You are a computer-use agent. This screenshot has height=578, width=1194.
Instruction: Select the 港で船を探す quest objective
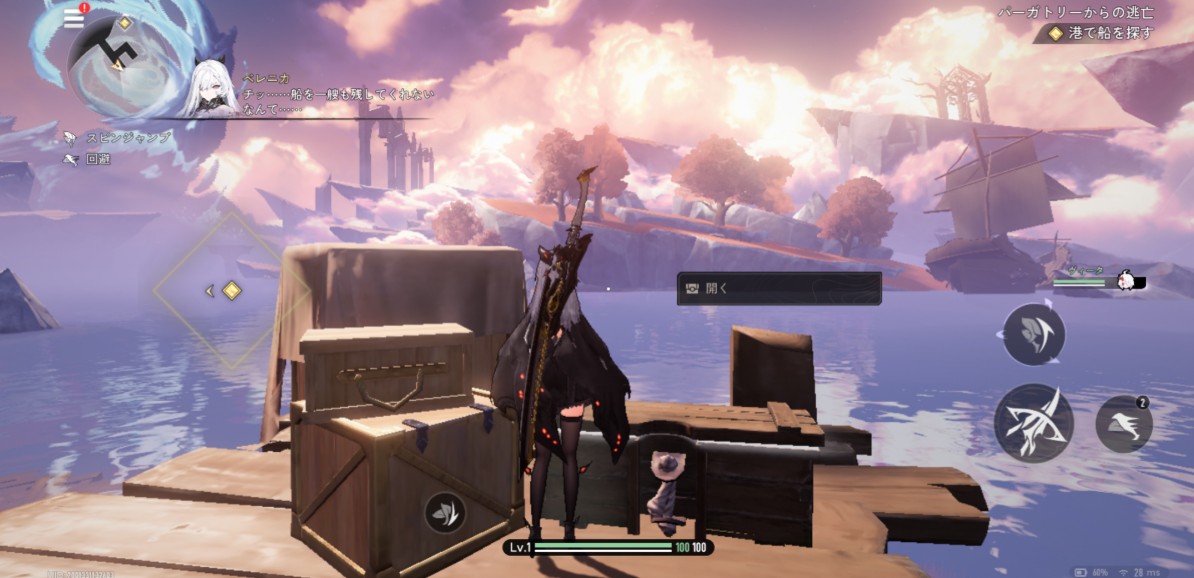(1103, 33)
